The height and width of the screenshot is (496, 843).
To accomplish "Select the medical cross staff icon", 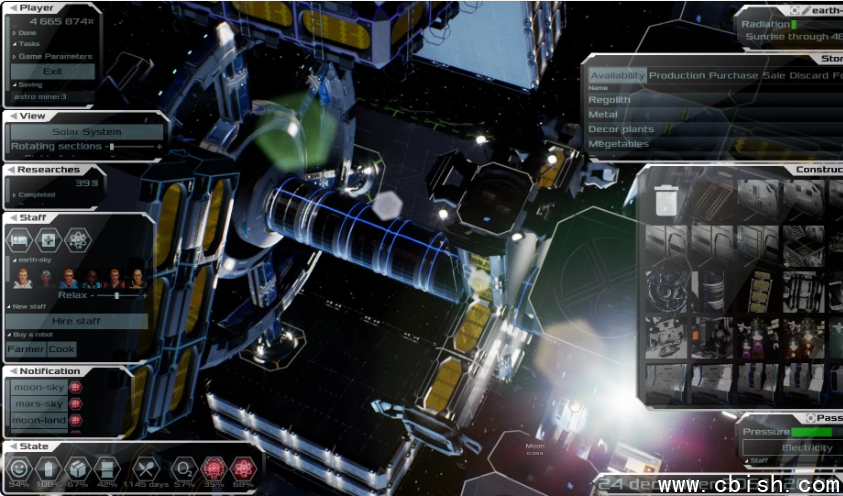I will [x=49, y=240].
